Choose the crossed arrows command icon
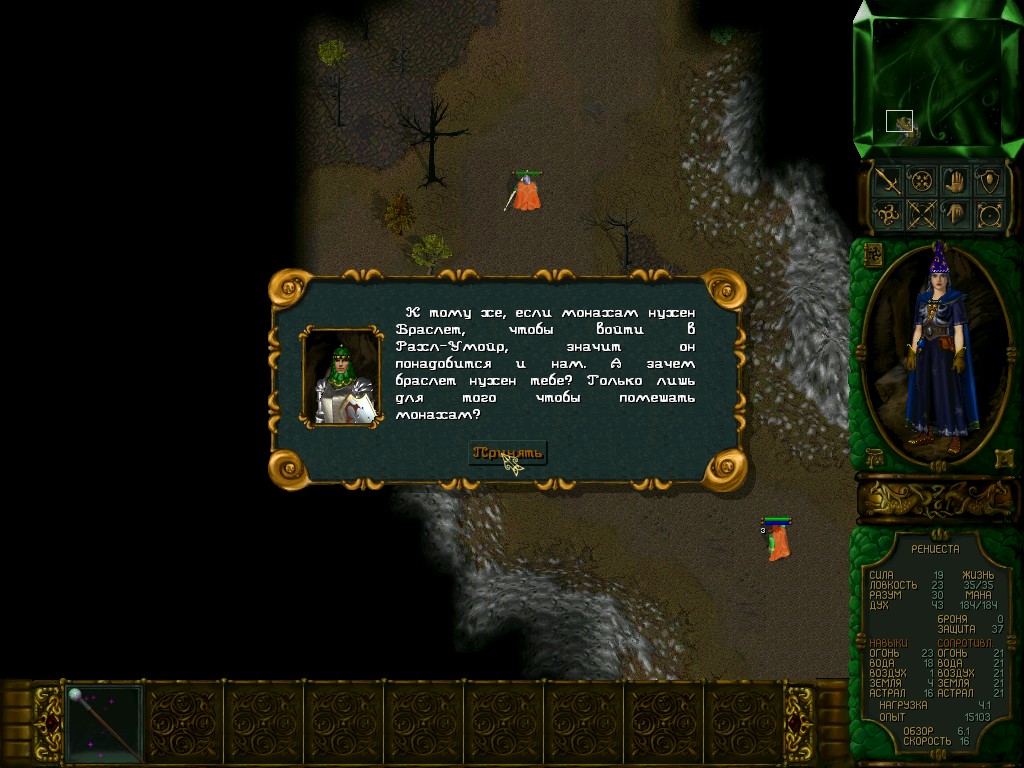 (x=921, y=214)
